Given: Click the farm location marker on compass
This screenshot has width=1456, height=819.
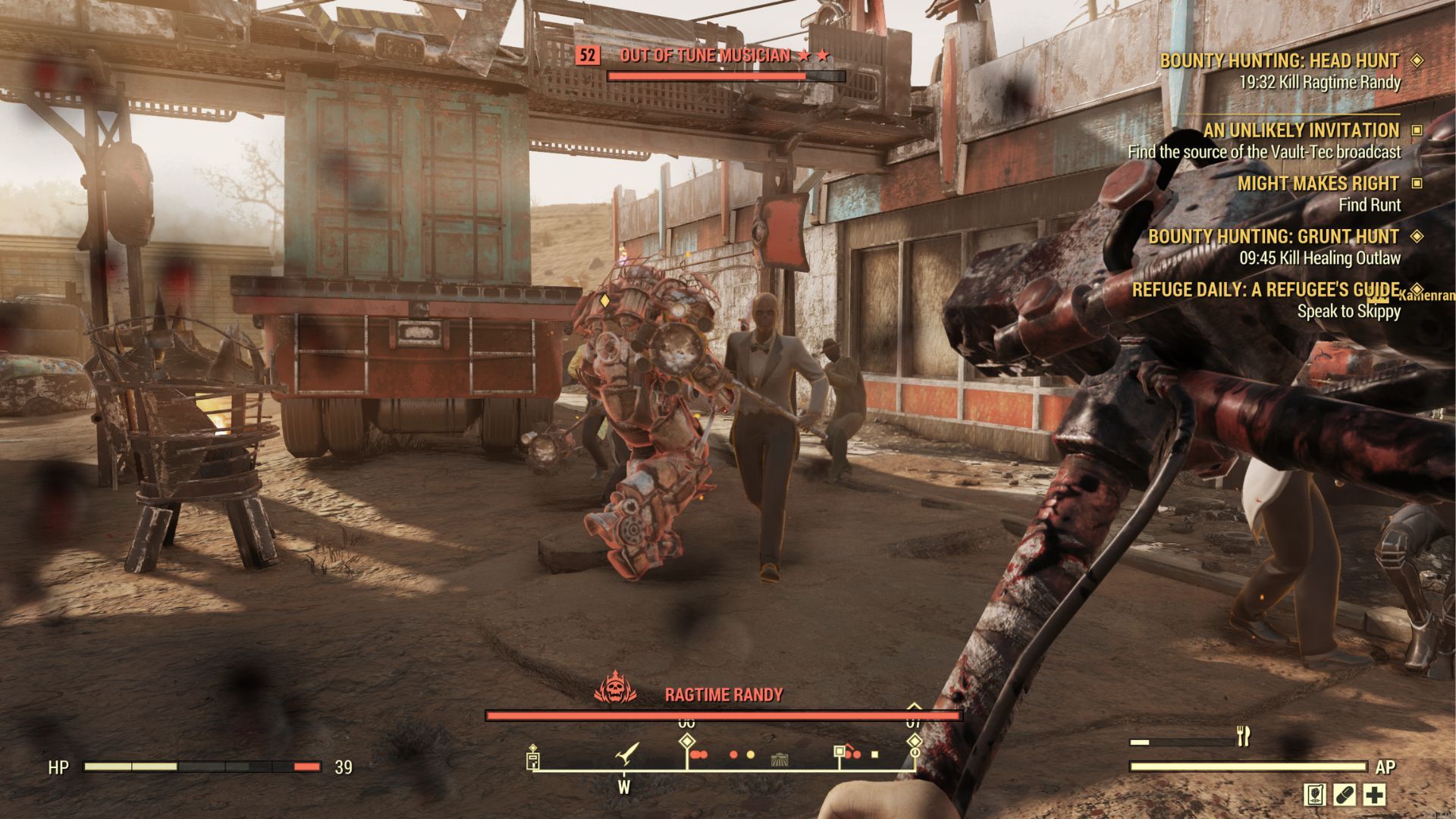Looking at the screenshot, I should (779, 758).
